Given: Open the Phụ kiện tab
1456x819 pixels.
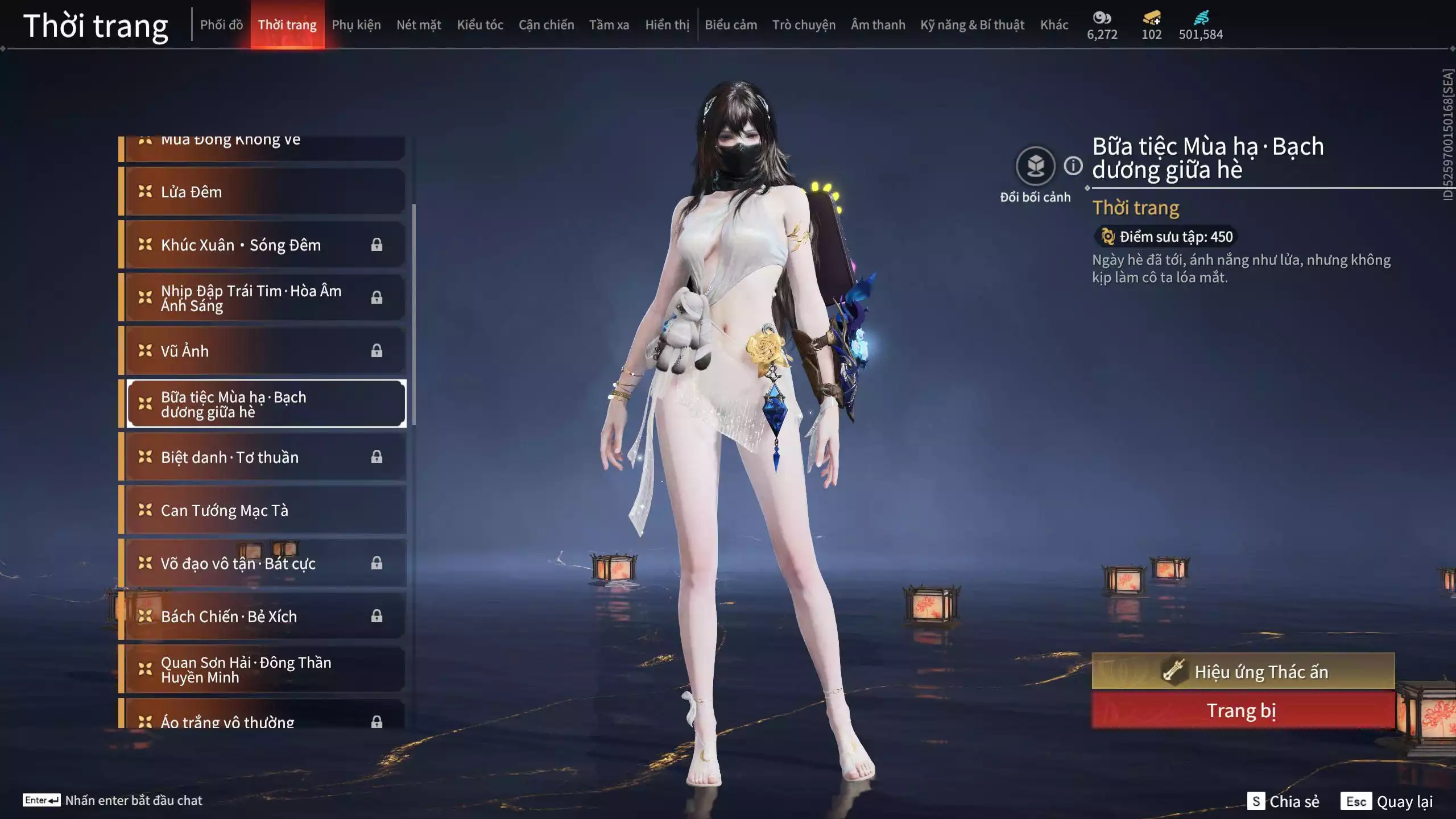Looking at the screenshot, I should (x=356, y=25).
